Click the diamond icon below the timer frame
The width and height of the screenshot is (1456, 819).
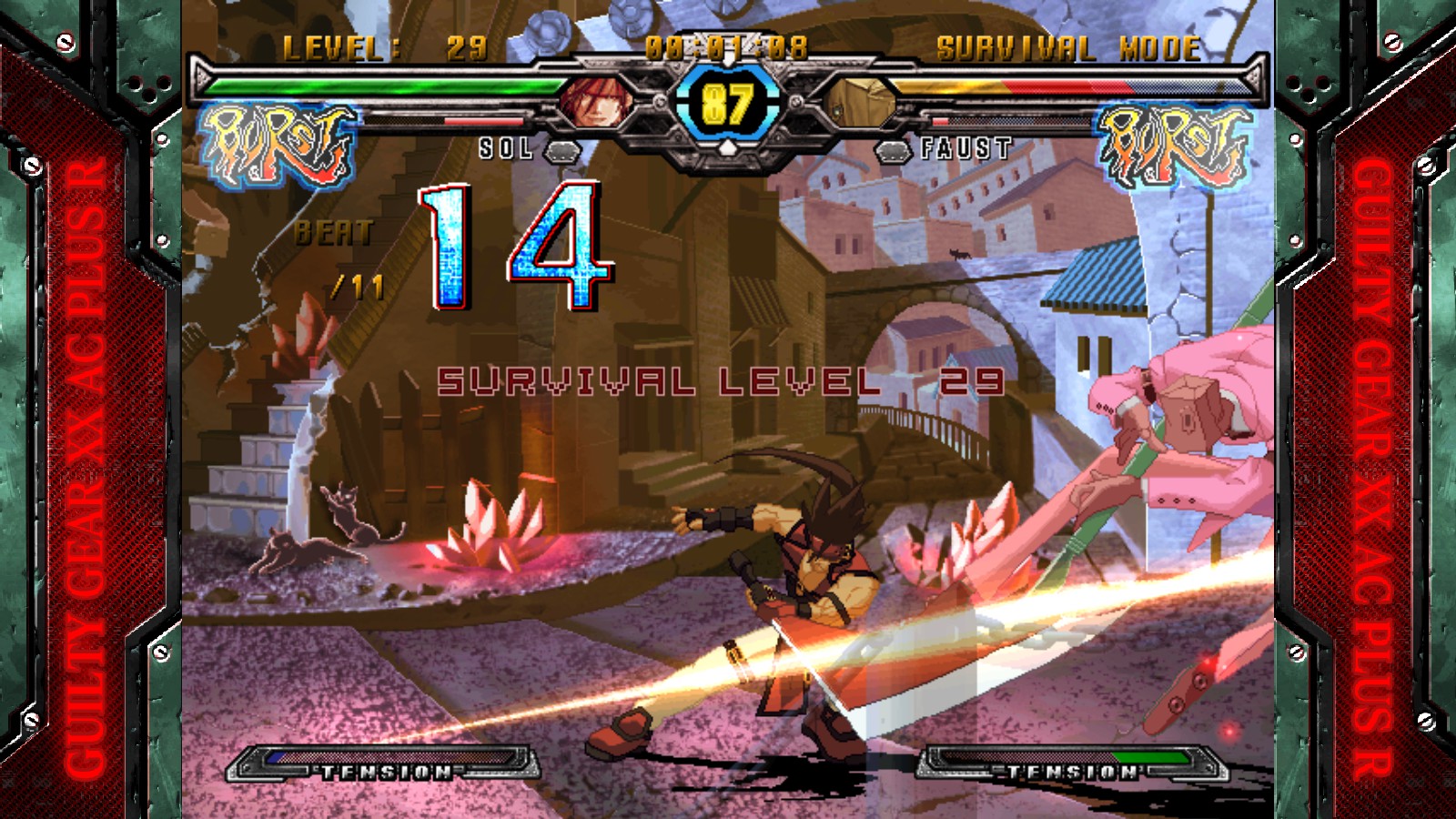pos(726,146)
